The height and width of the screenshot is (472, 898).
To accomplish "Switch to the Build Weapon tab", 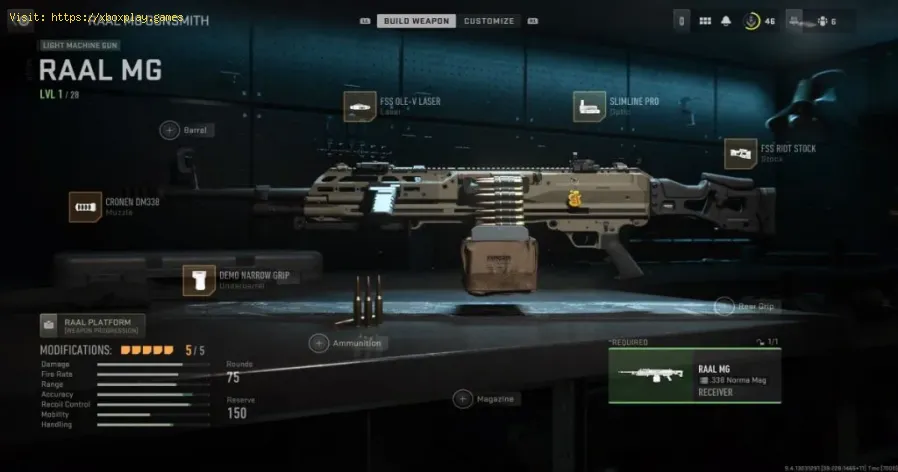I will tap(416, 20).
